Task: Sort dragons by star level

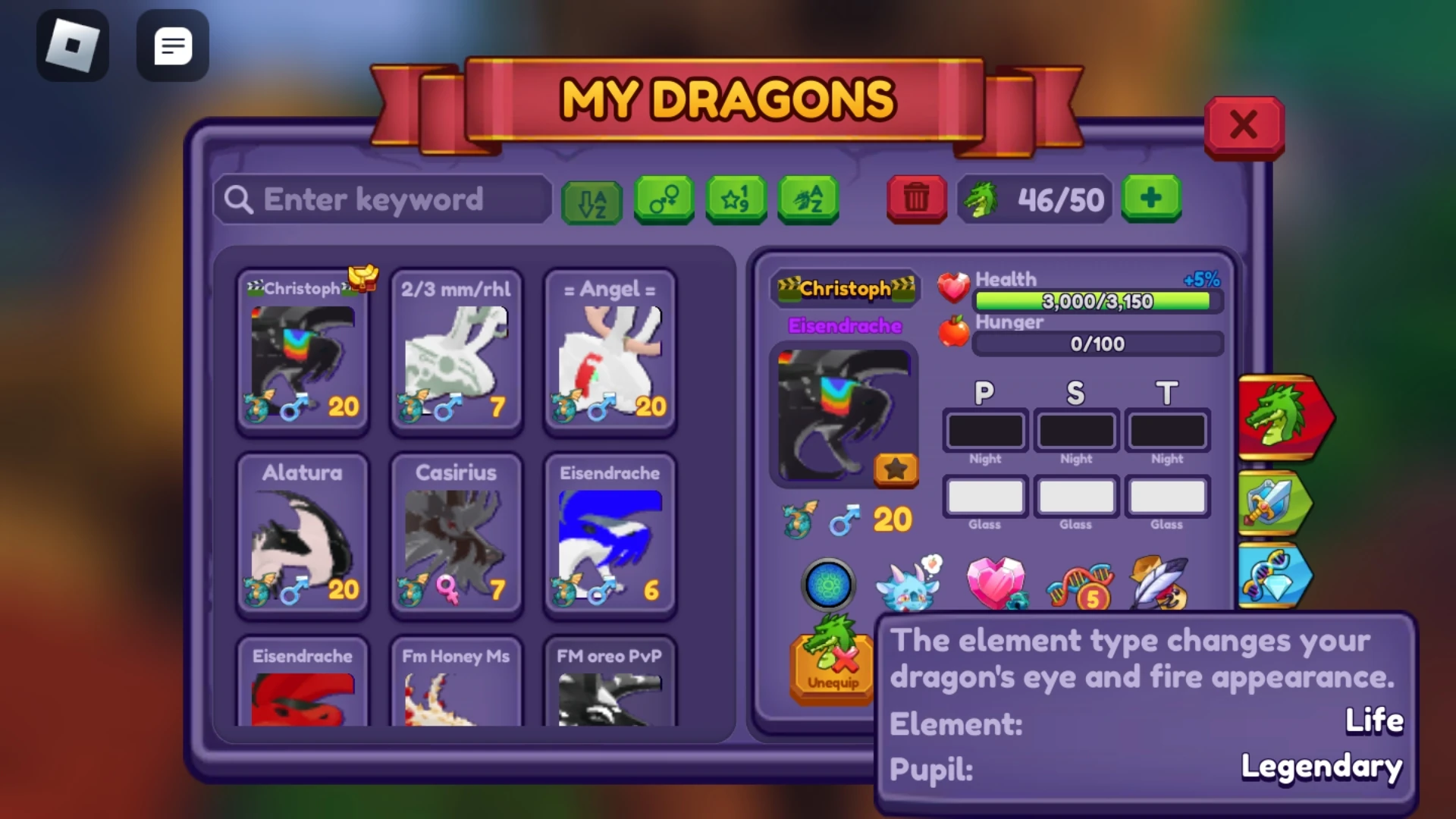Action: click(x=734, y=200)
